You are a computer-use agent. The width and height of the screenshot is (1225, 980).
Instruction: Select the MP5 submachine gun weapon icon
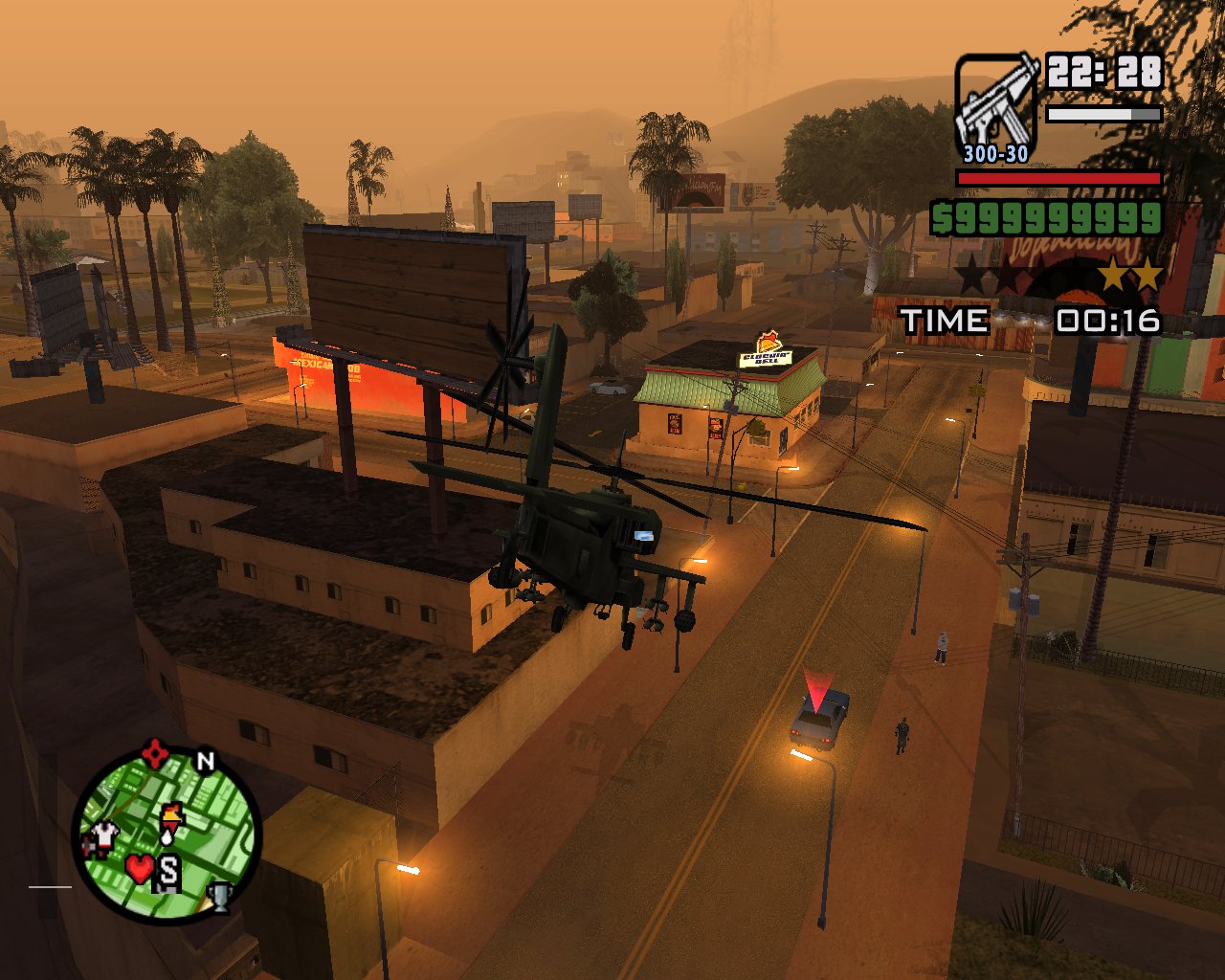pos(997,103)
